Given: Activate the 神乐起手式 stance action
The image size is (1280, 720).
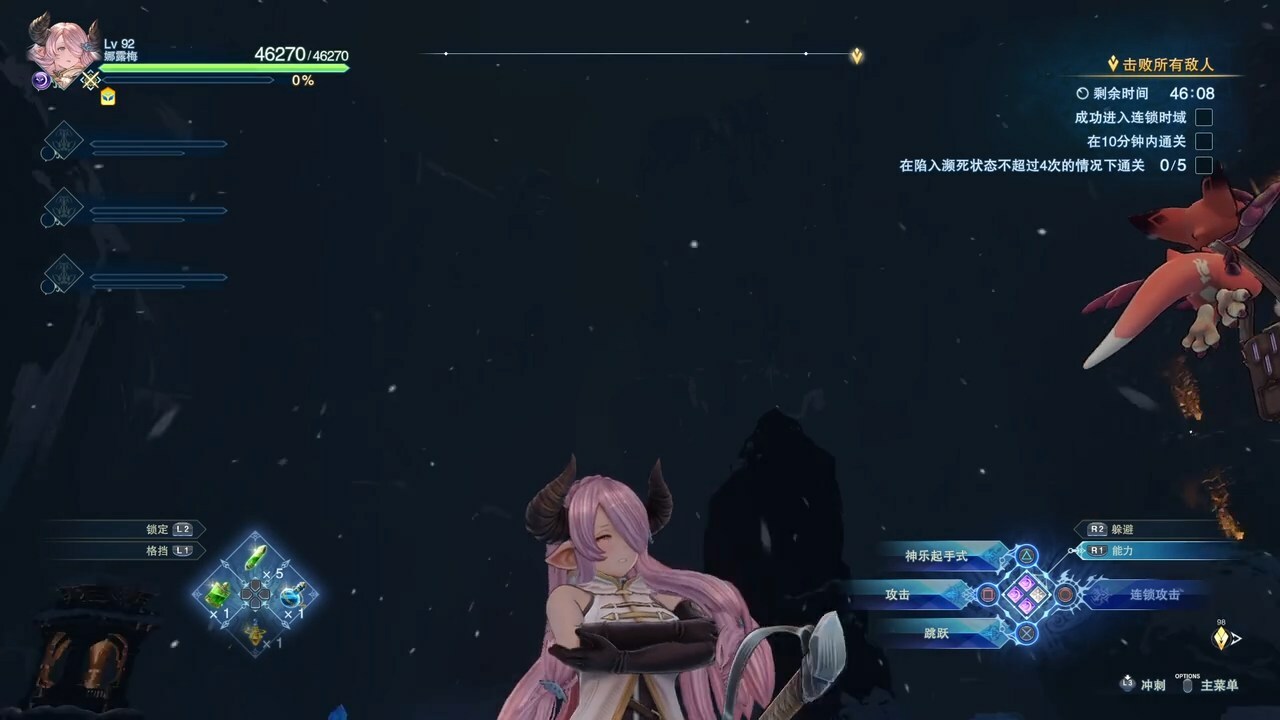Looking at the screenshot, I should [x=936, y=556].
